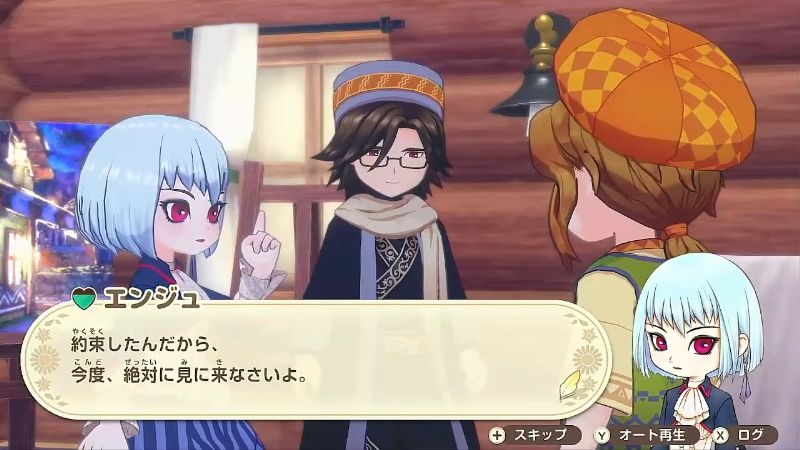The width and height of the screenshot is (800, 450).
Task: Turn on オート再生 auto-play
Action: coord(646,434)
